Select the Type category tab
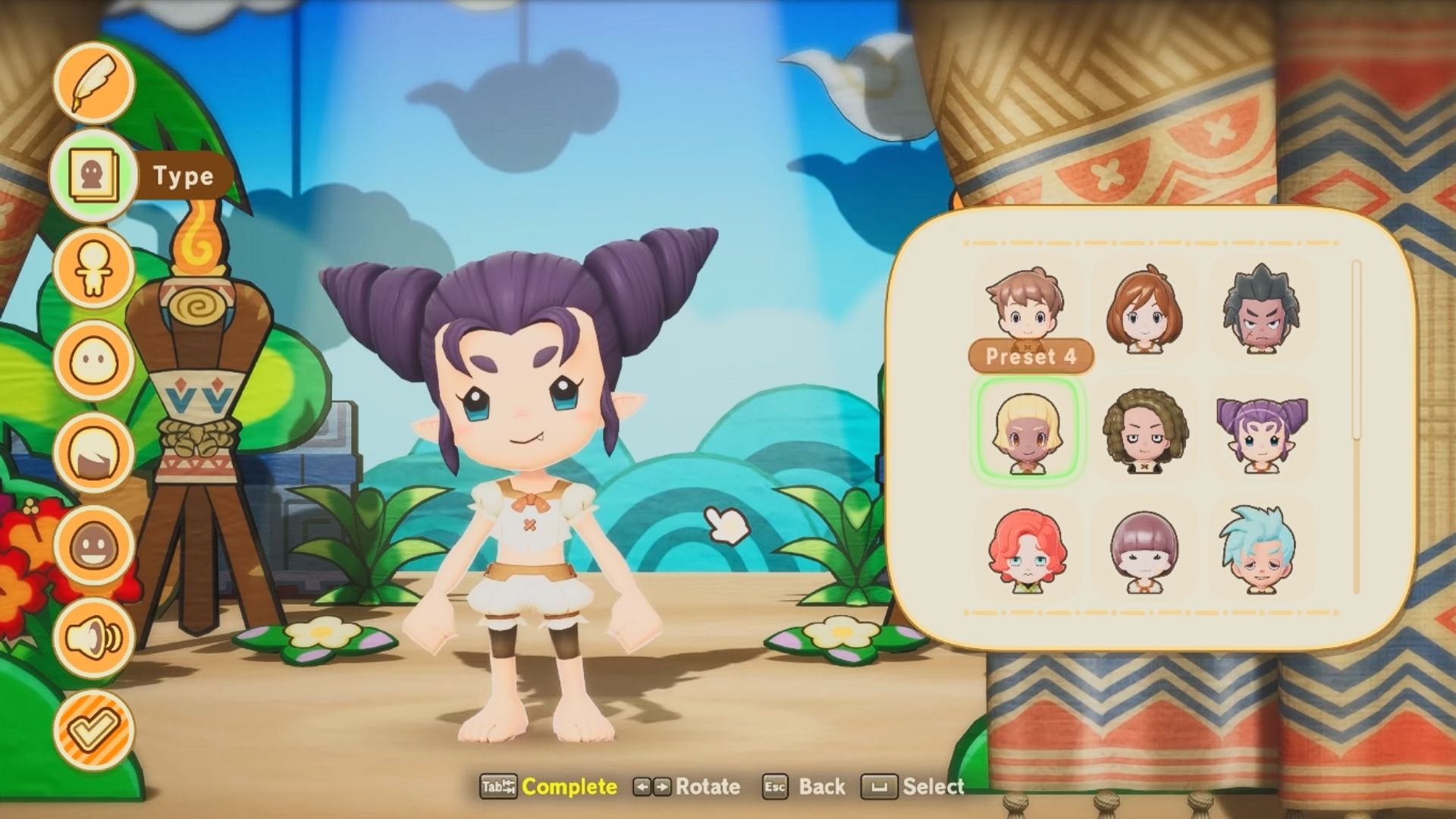The height and width of the screenshot is (819, 1456). coord(94,176)
